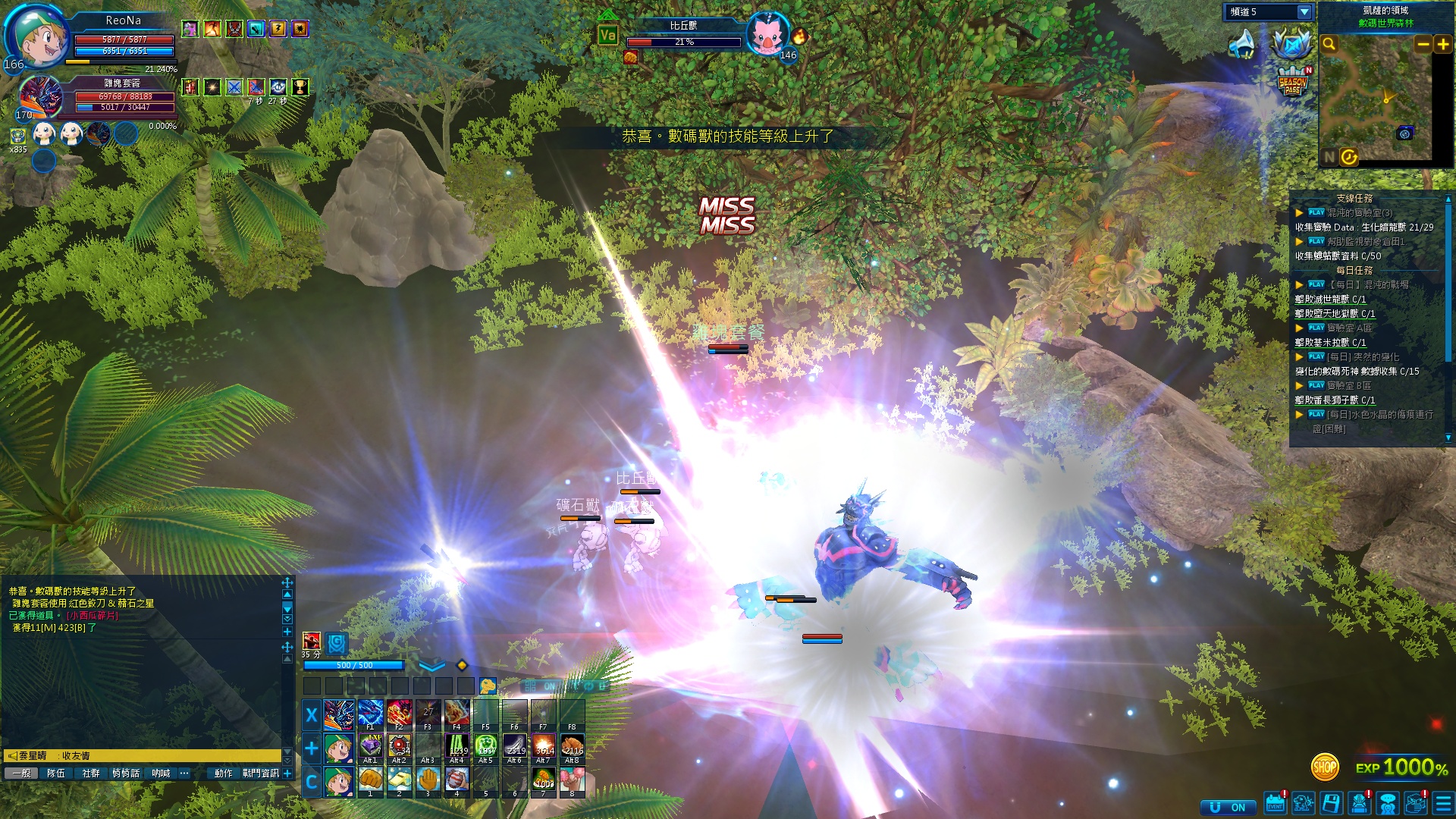Open the gold SHOP coin button
The image size is (1456, 819).
[1324, 767]
